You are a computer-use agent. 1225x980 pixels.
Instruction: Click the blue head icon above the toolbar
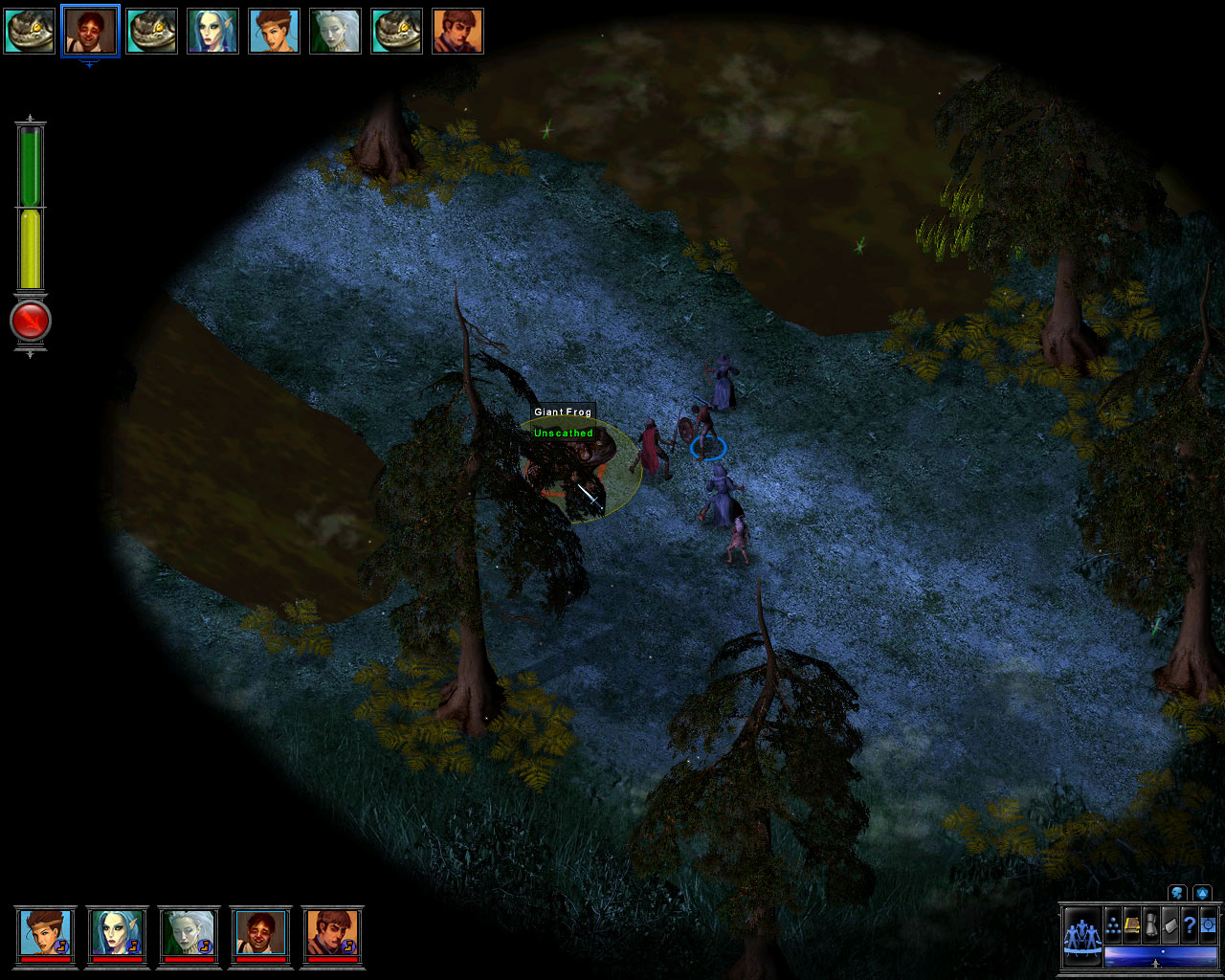(1177, 894)
